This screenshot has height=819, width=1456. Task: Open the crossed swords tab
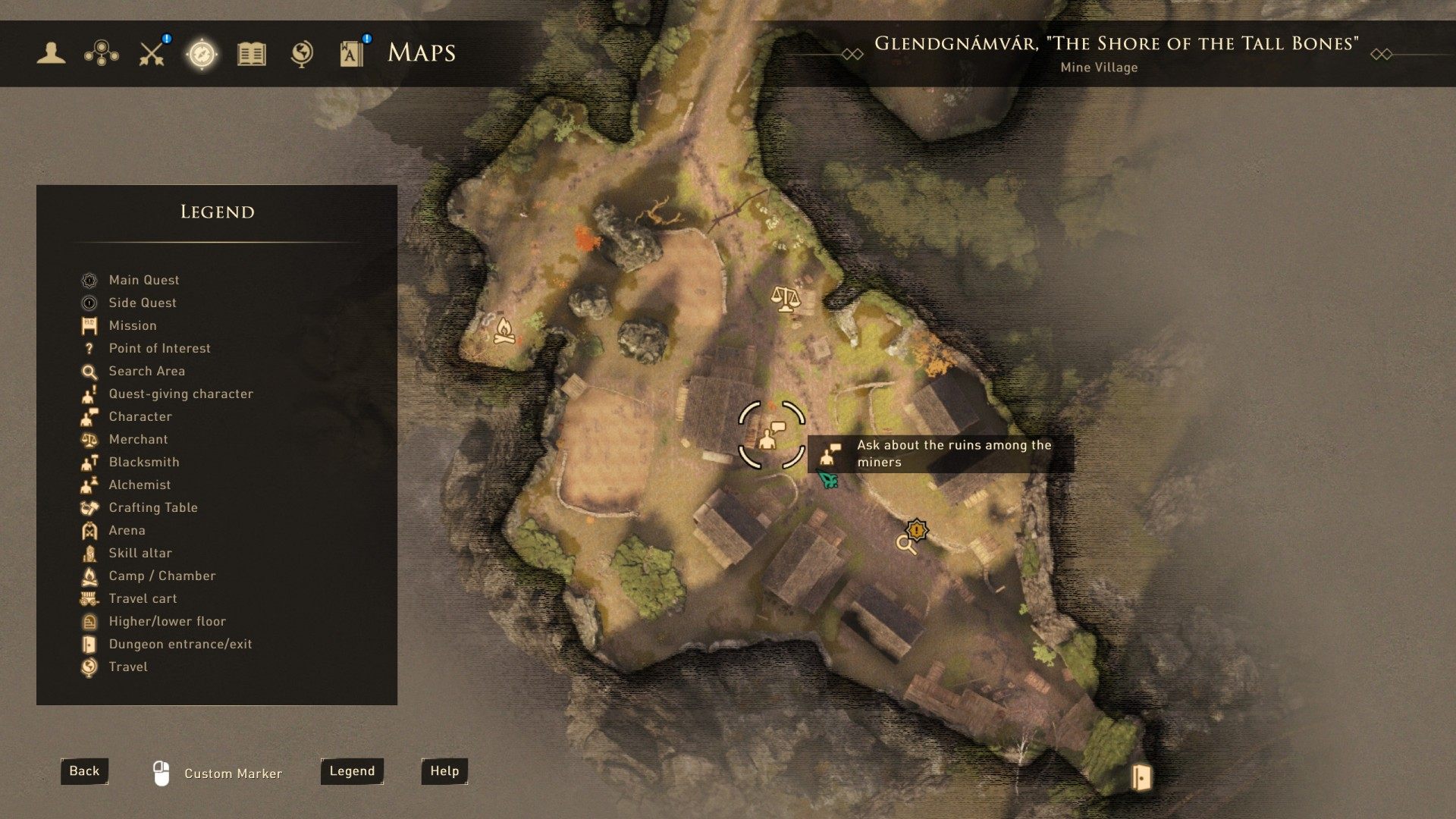coord(152,53)
